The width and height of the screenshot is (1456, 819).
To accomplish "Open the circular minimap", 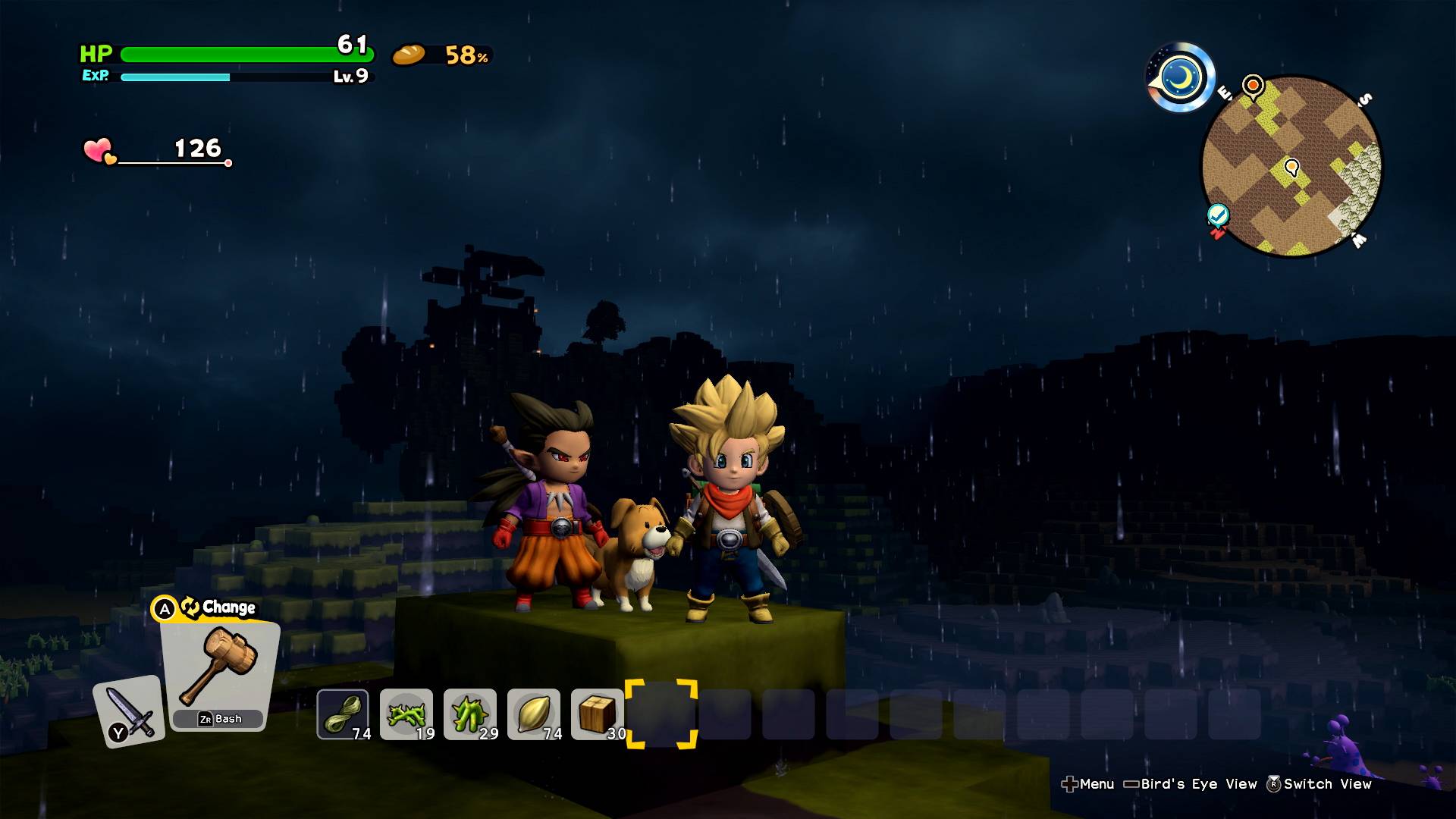I will [x=1292, y=167].
